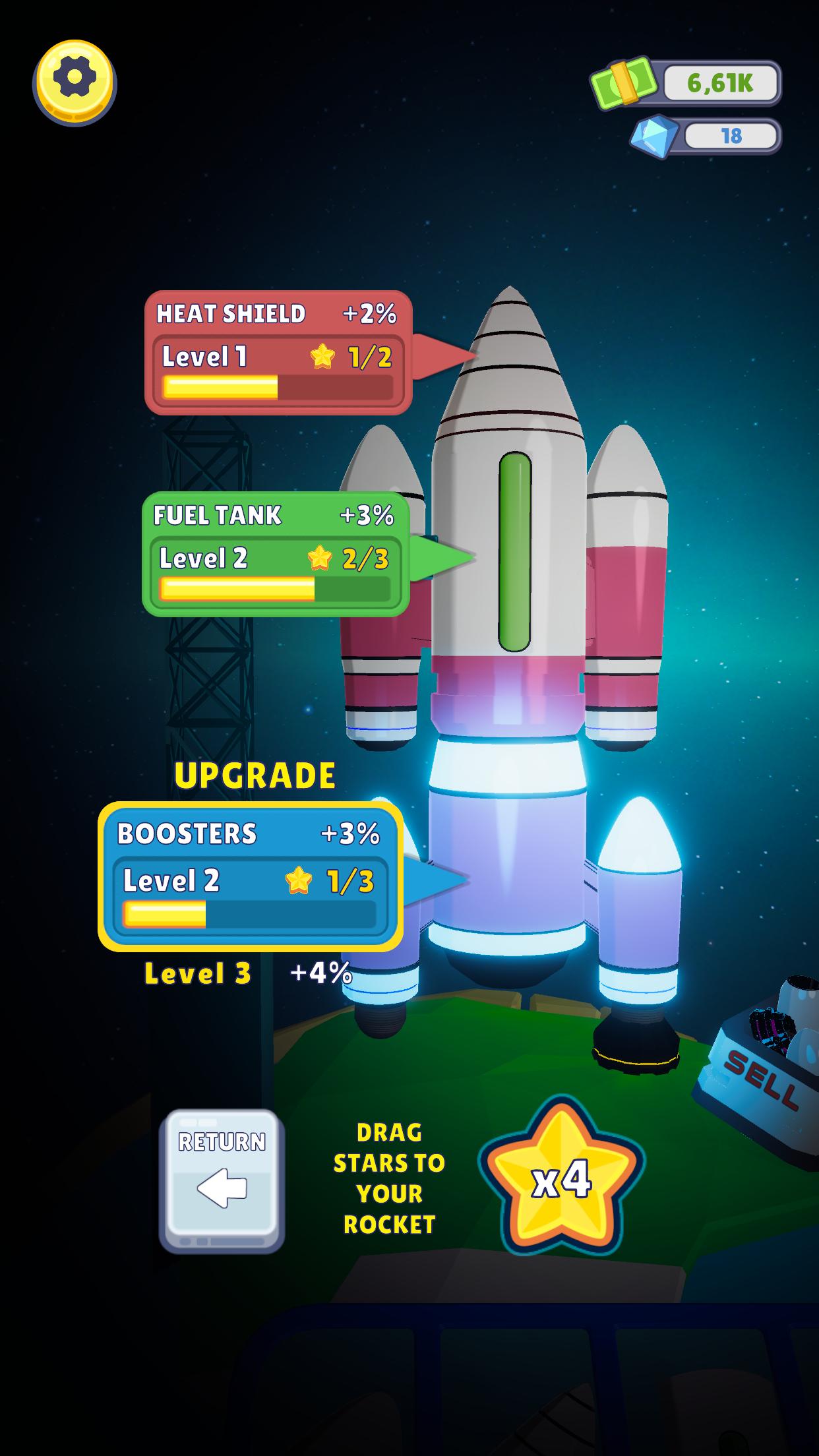Tap the green cash stack icon
Image resolution: width=819 pixels, height=1456 pixels.
point(624,82)
